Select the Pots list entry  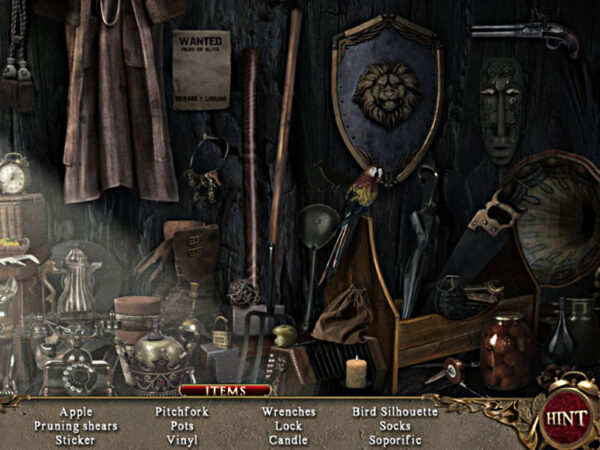pyautogui.click(x=181, y=425)
